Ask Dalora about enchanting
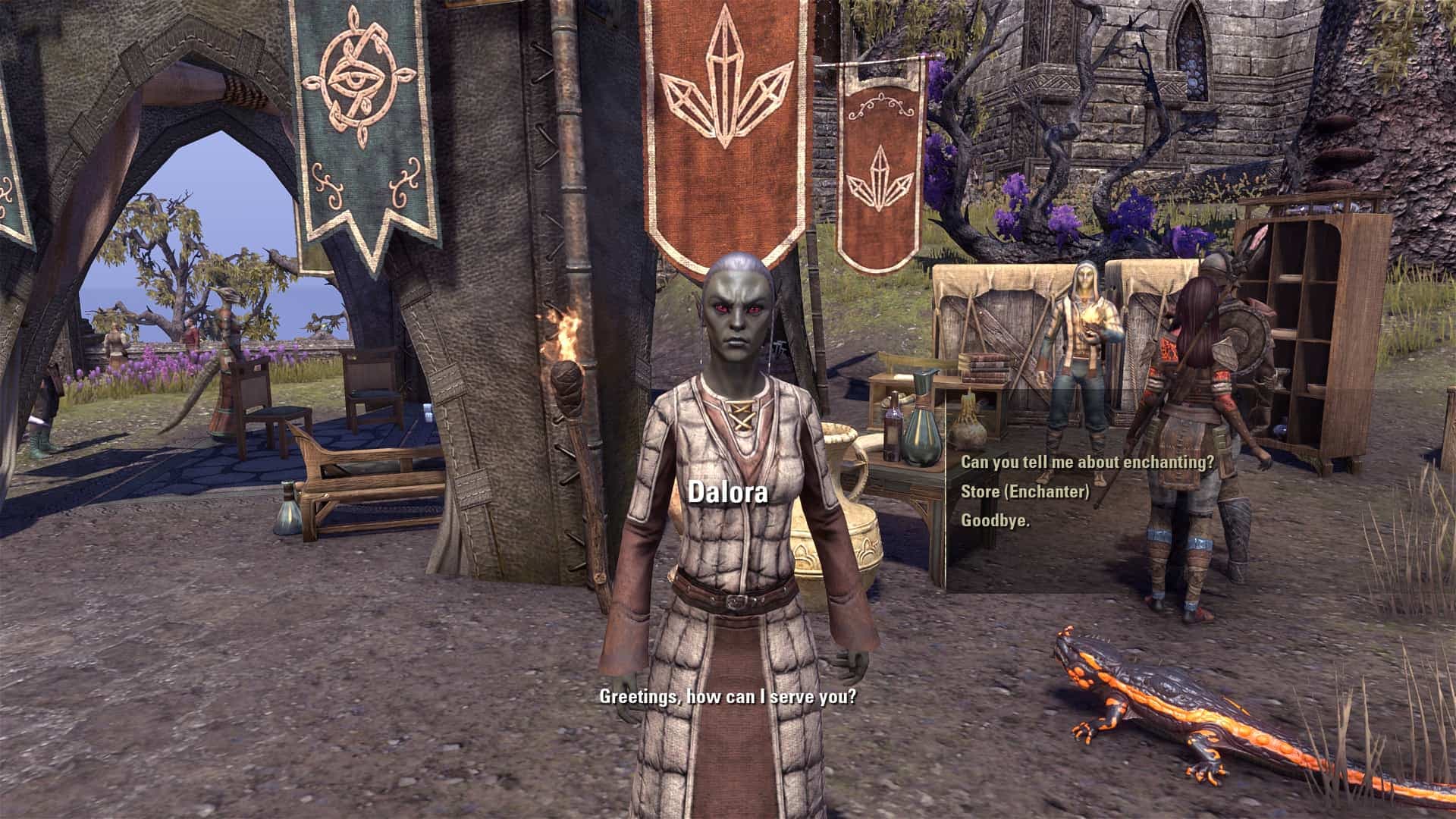 [x=1087, y=462]
